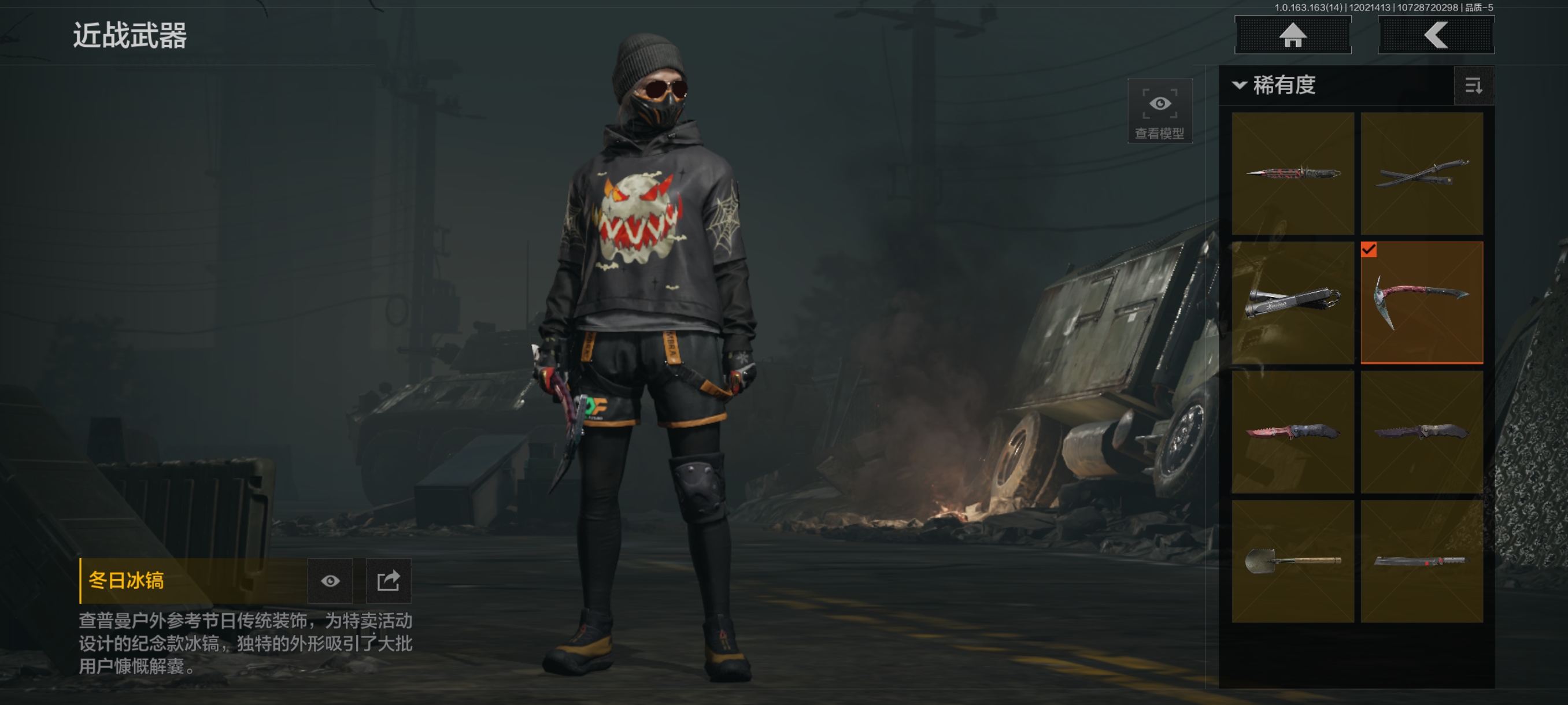Select the black nunchaku weapon tile
The image size is (1568, 705).
[x=1293, y=302]
